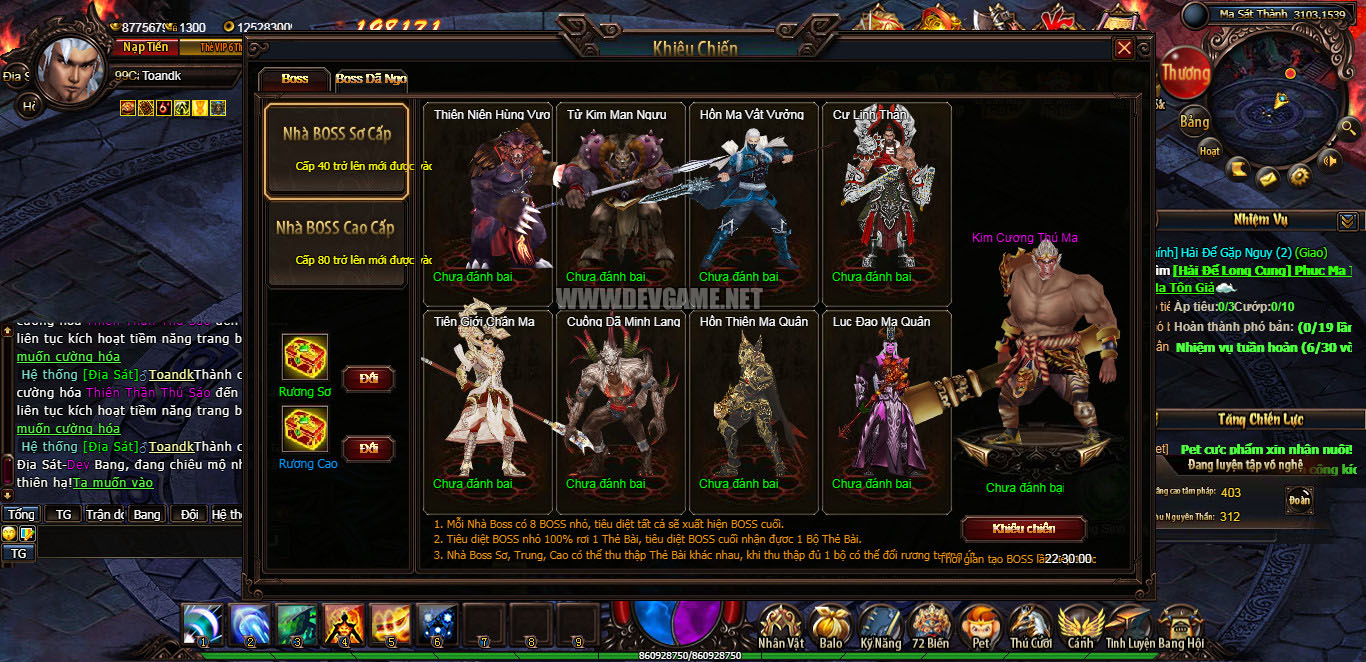Close the Khiêu Chiến window
The height and width of the screenshot is (662, 1366).
(x=1124, y=48)
